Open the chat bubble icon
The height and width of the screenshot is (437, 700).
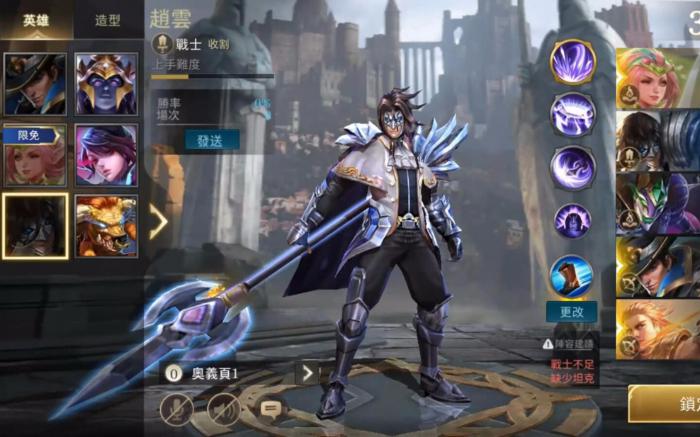(270, 408)
